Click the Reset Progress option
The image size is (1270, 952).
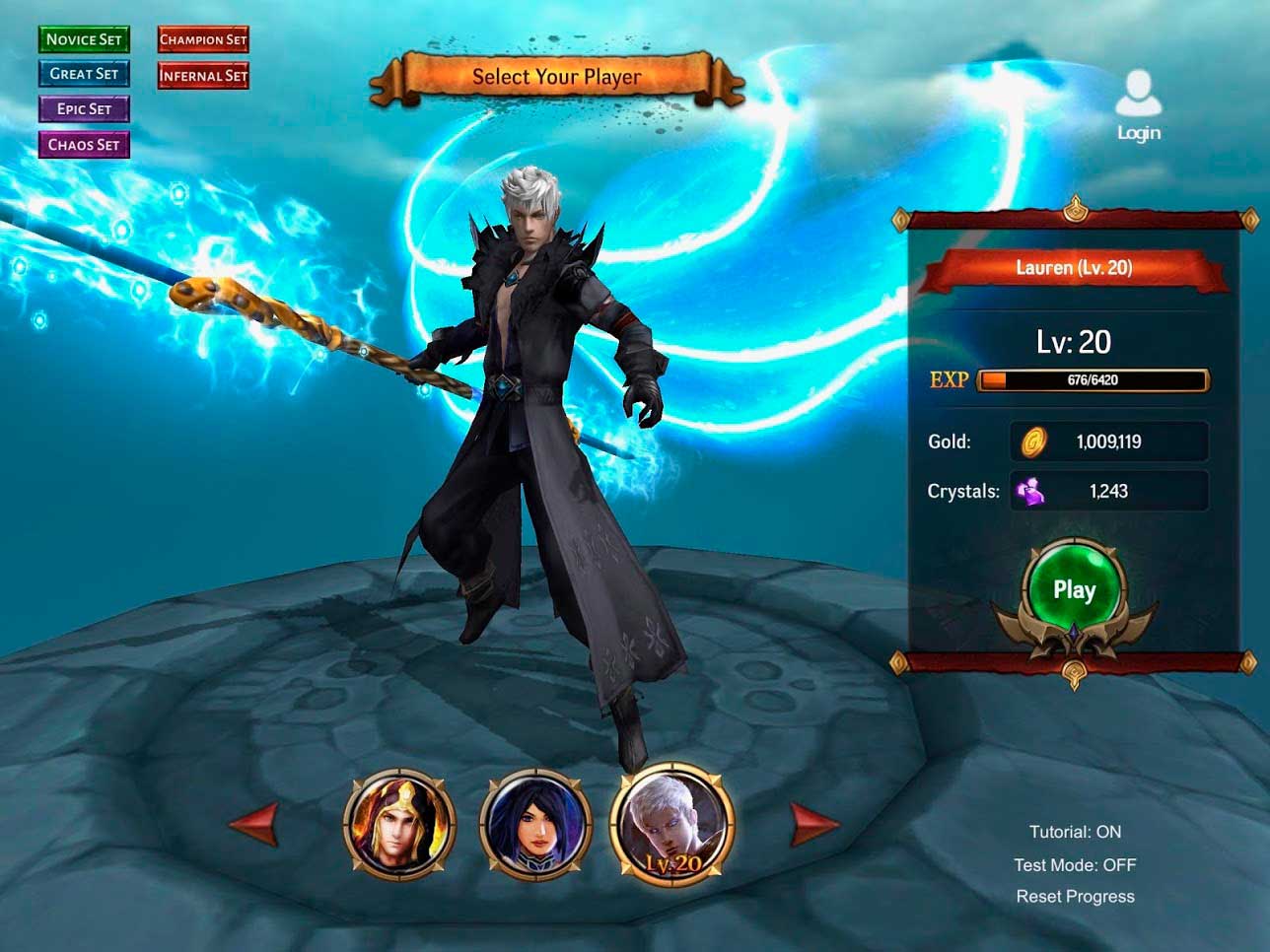(1075, 897)
